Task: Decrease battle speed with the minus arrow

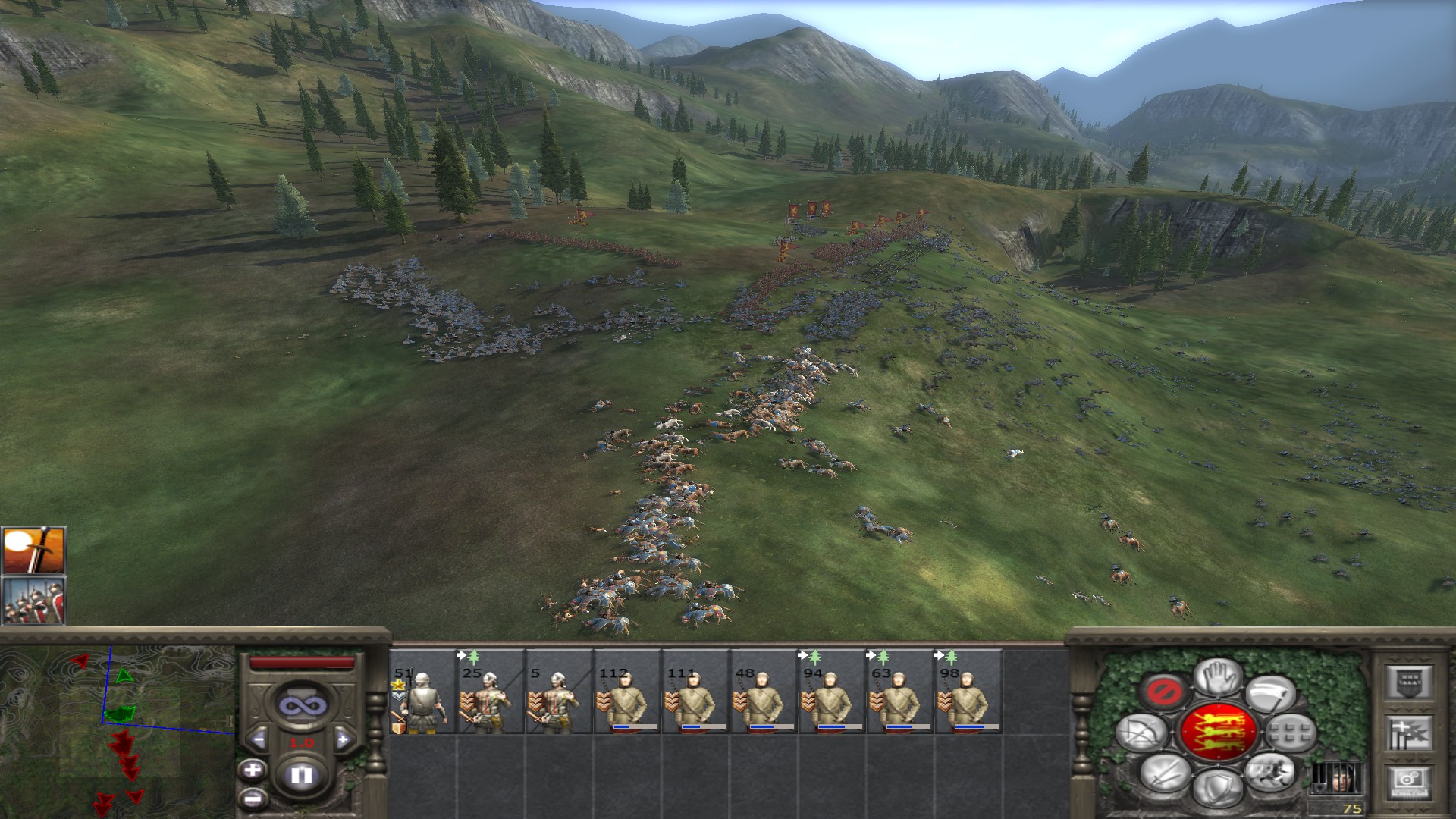Action: pos(259,739)
